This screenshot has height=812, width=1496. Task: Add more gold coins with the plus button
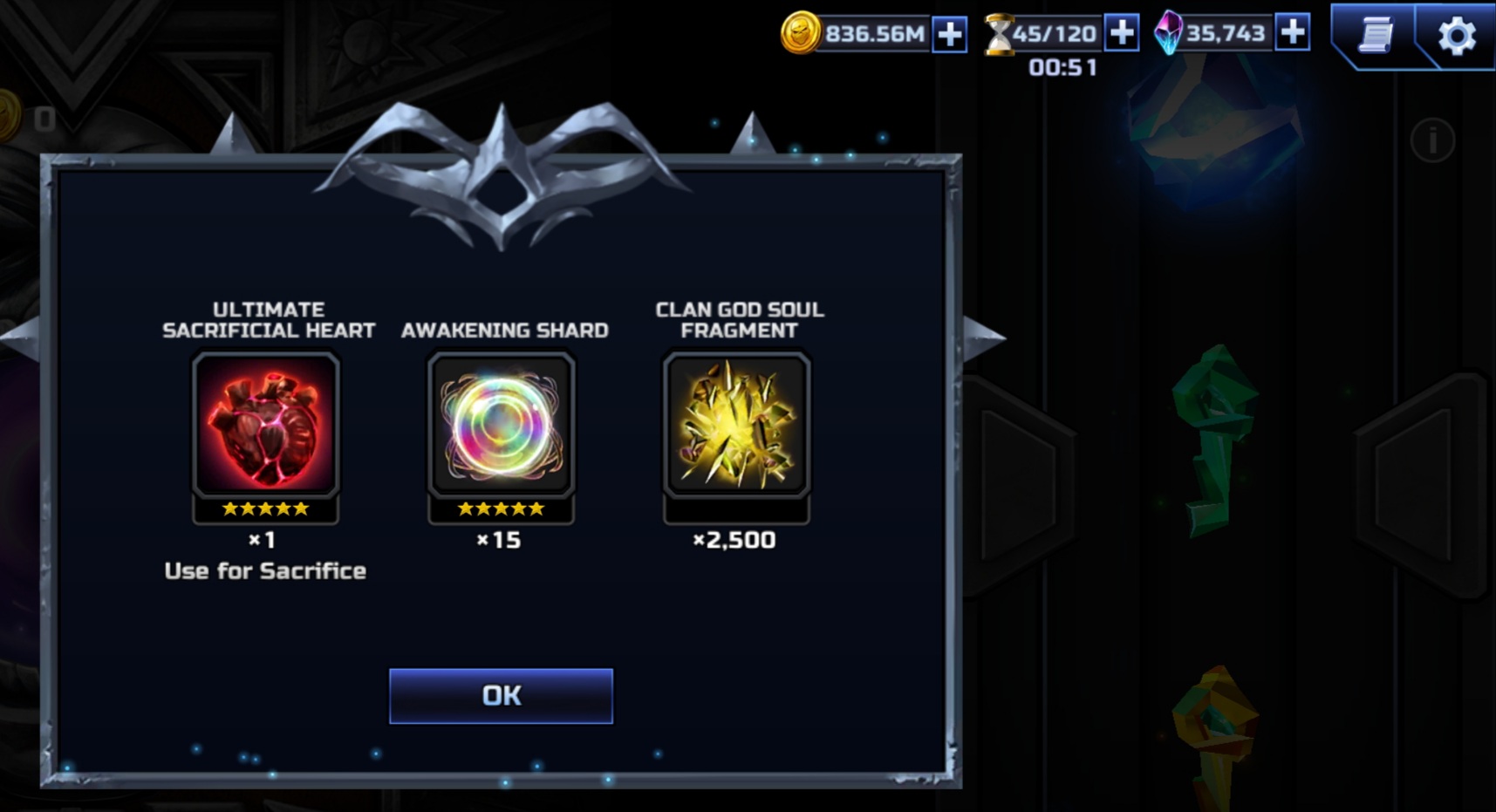coord(949,35)
